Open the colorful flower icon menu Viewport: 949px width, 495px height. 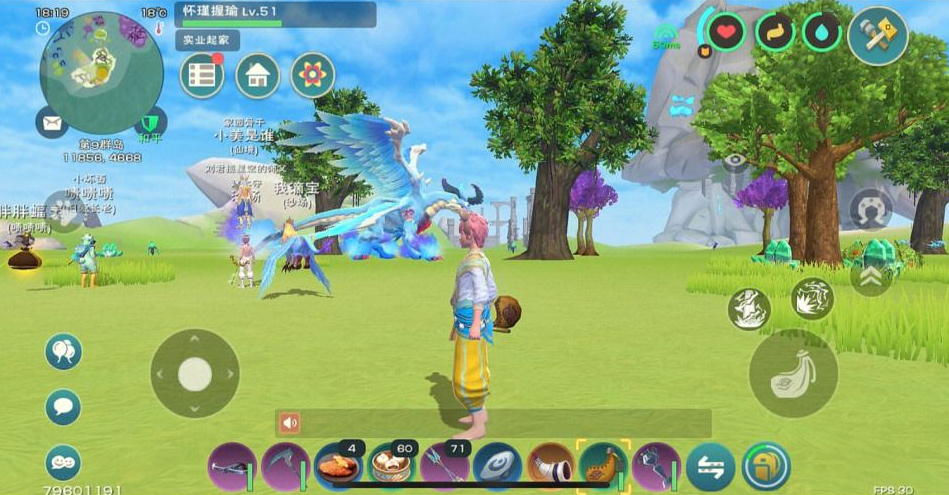(x=312, y=76)
